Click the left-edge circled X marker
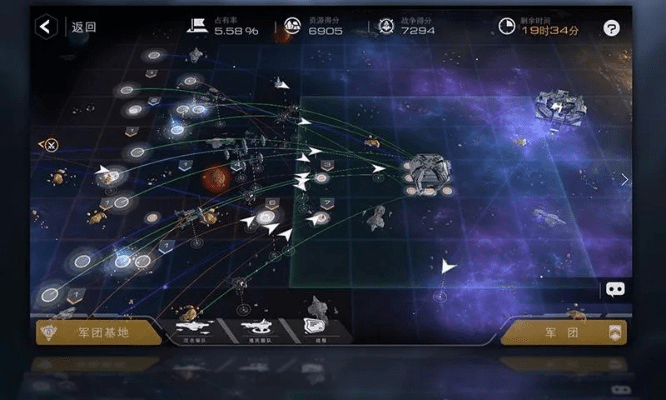The width and height of the screenshot is (666, 400). 49,145
